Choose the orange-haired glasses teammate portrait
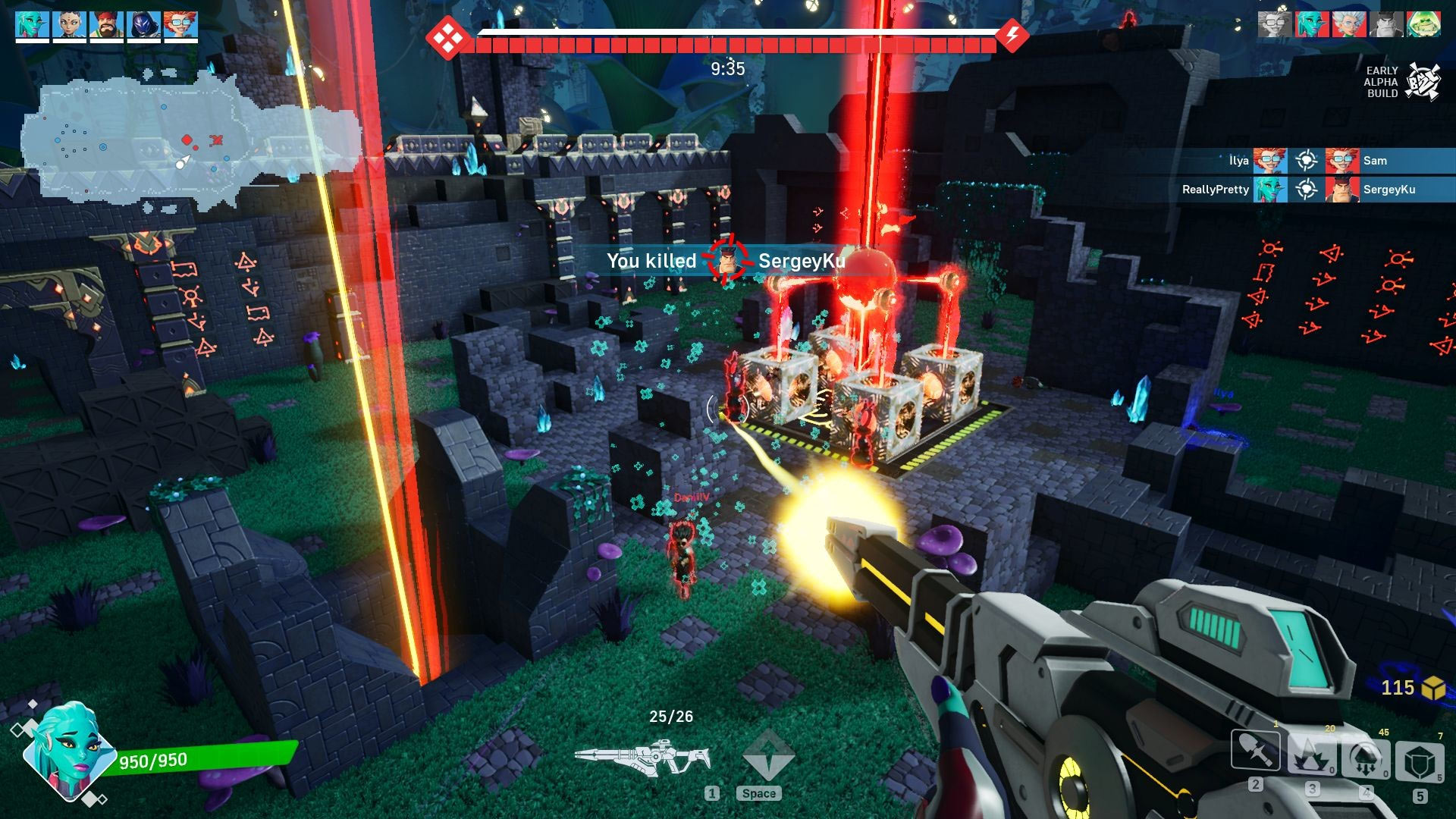 180,24
